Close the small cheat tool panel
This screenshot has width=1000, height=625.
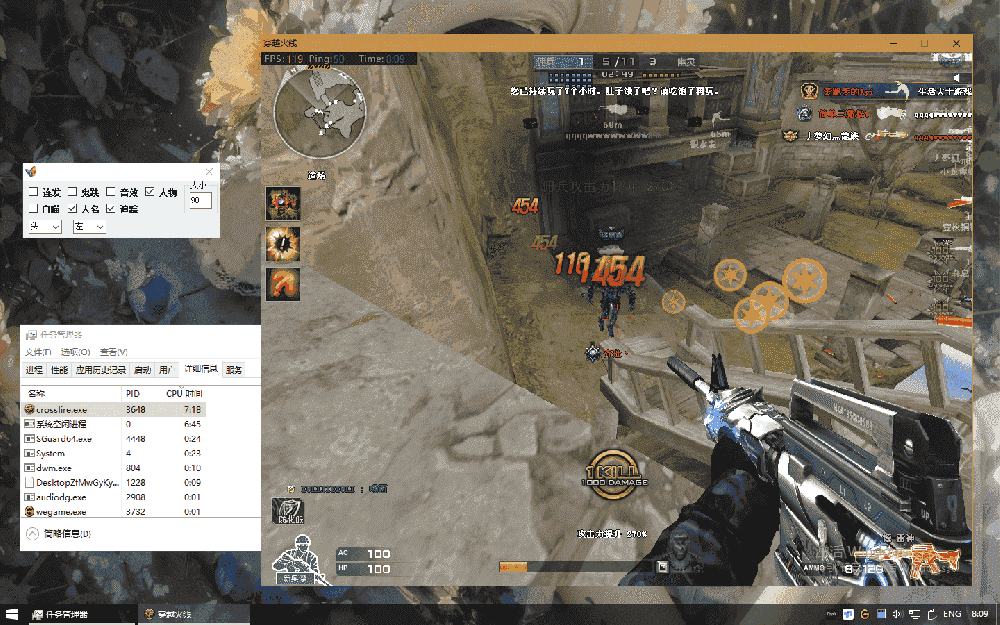209,172
